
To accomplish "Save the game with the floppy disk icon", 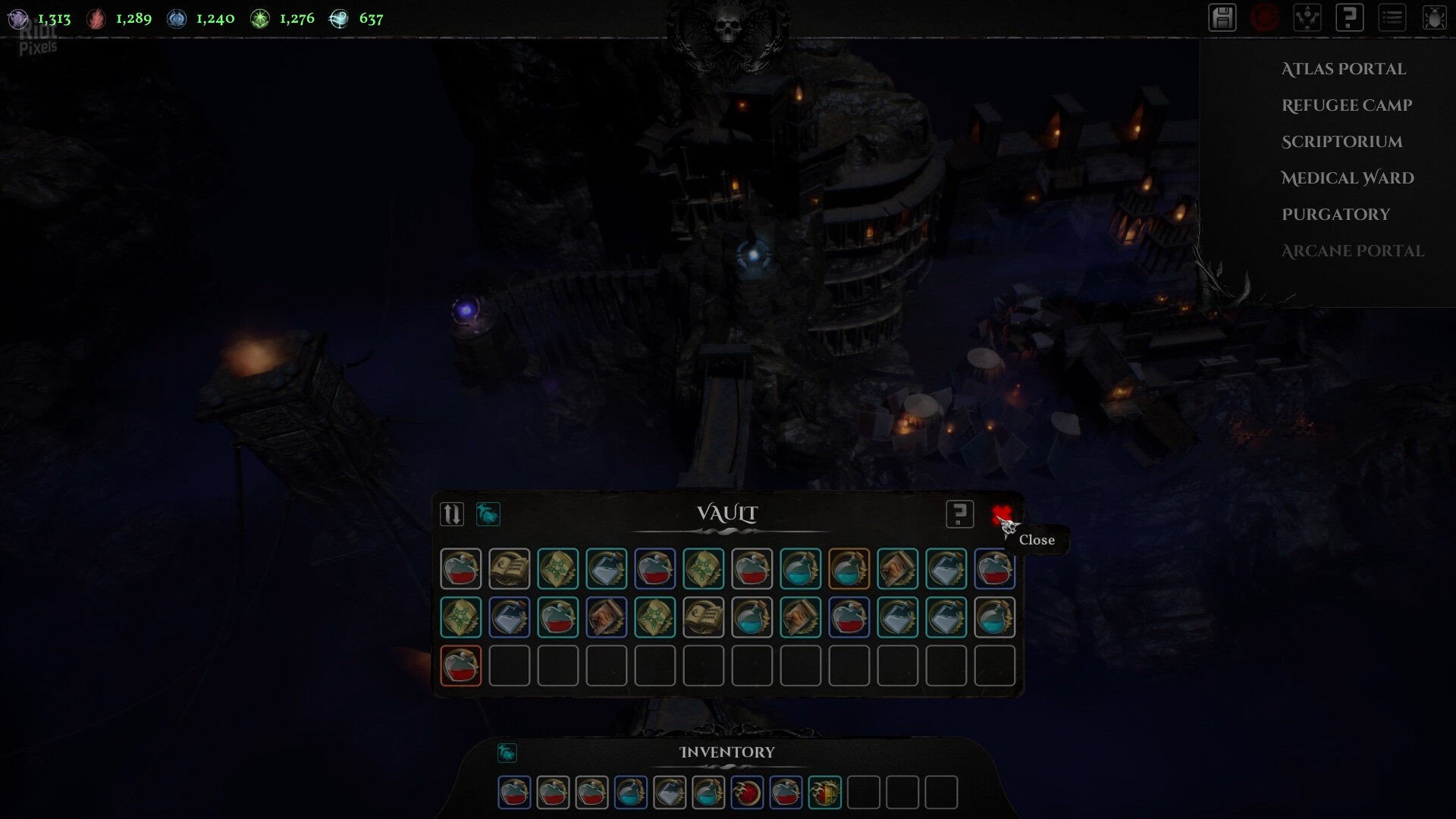I will tap(1222, 18).
